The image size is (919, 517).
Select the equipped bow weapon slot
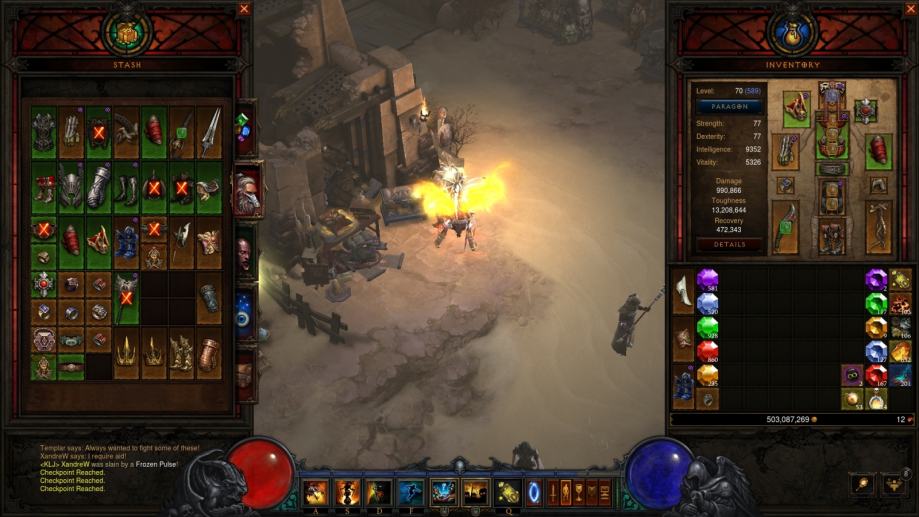pos(785,227)
